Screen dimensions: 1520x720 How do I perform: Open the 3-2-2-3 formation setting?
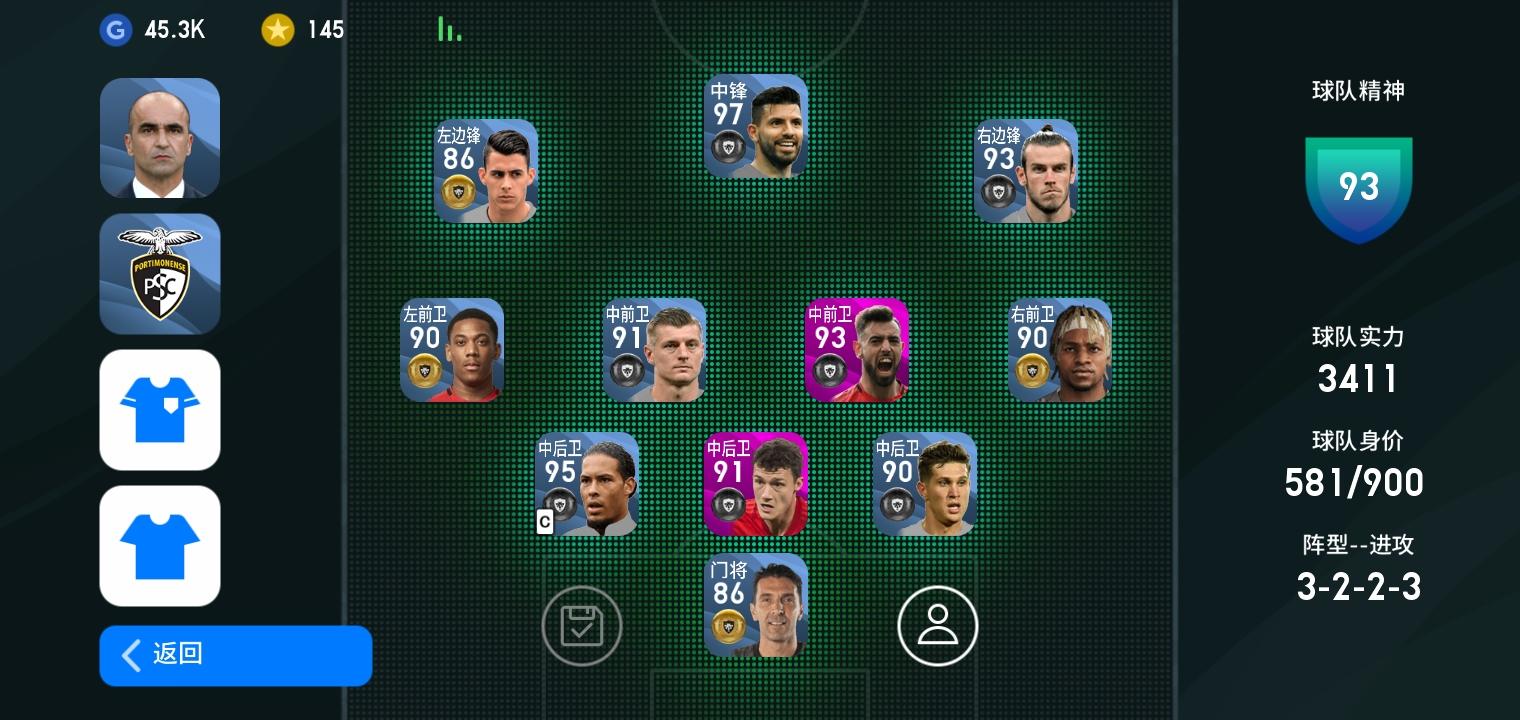tap(1358, 587)
